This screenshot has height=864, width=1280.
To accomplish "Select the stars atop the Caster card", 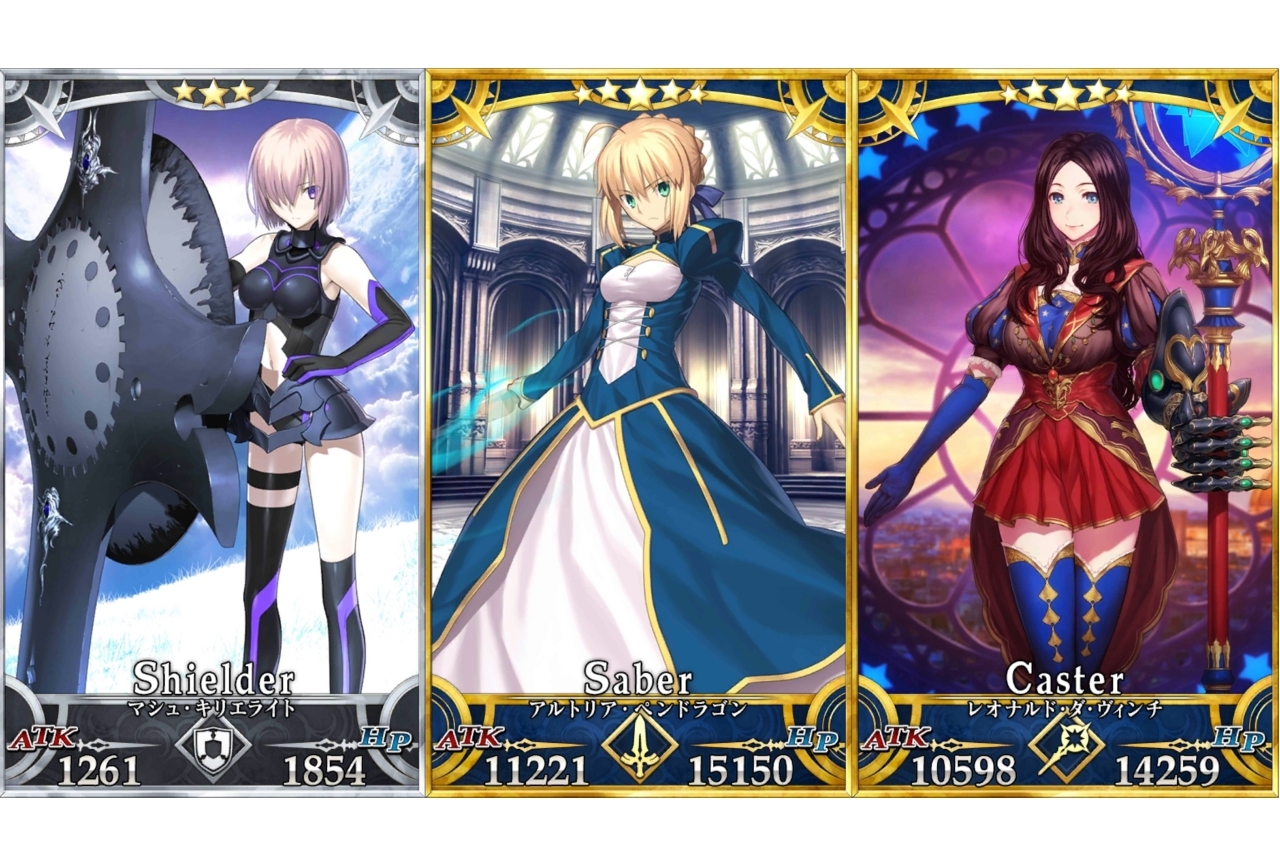I will tap(1066, 92).
